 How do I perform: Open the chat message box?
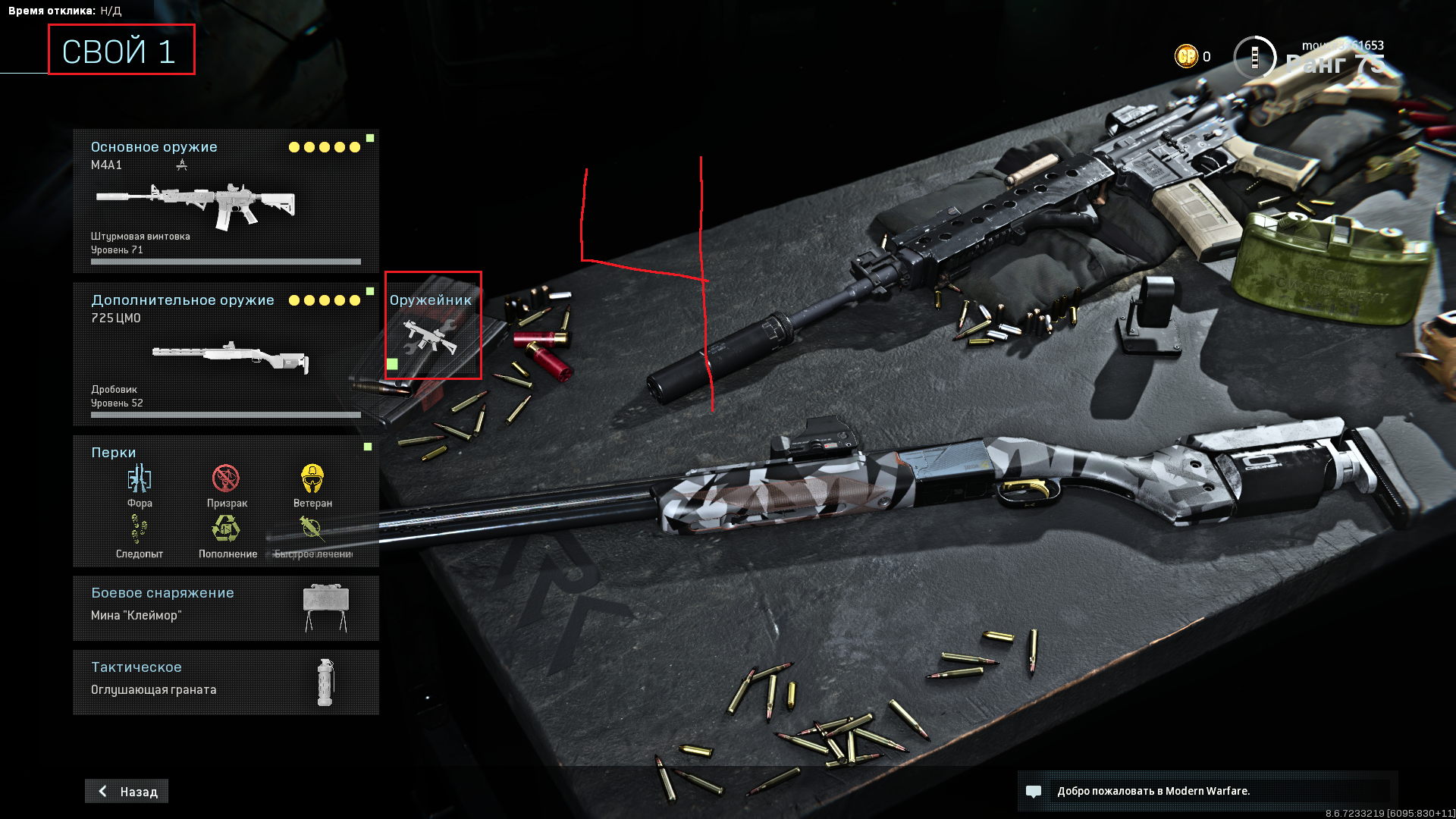pyautogui.click(x=1207, y=791)
